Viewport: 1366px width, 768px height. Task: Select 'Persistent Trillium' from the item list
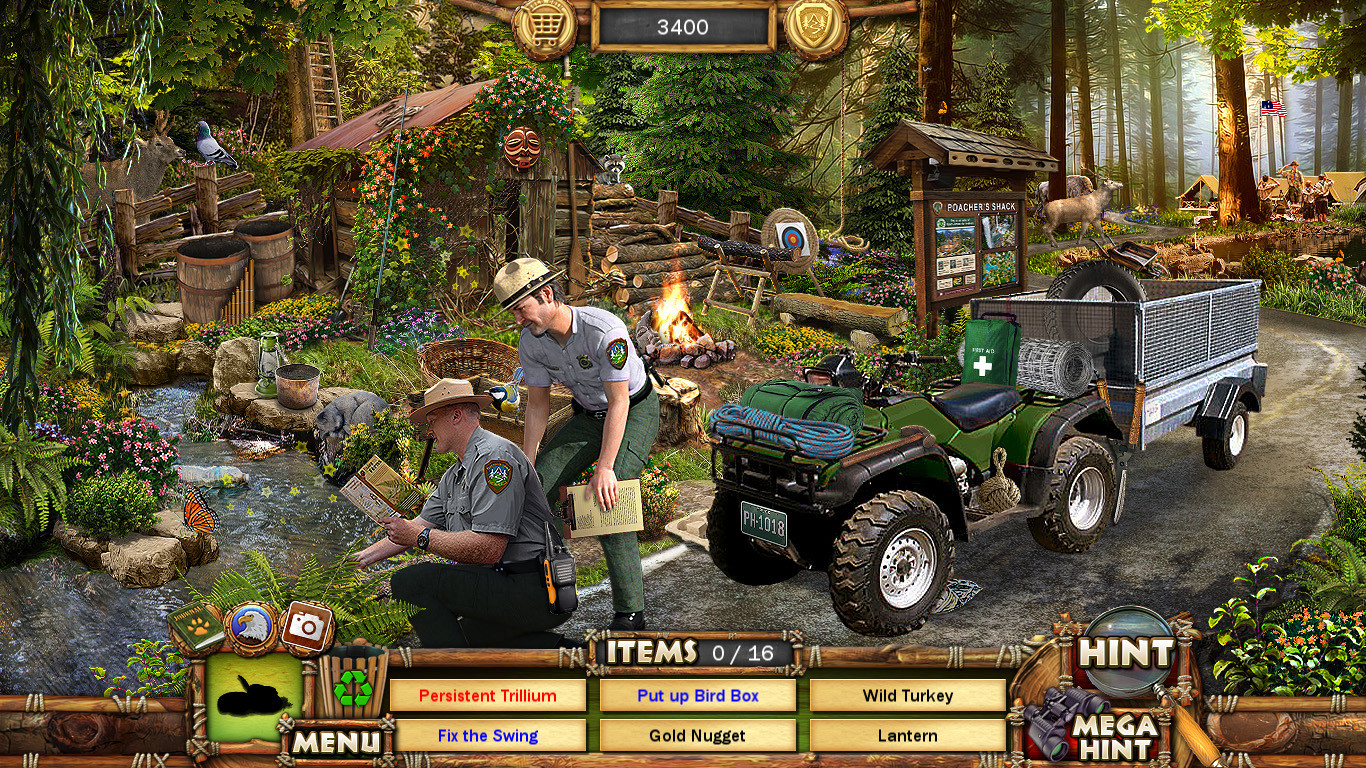click(489, 695)
